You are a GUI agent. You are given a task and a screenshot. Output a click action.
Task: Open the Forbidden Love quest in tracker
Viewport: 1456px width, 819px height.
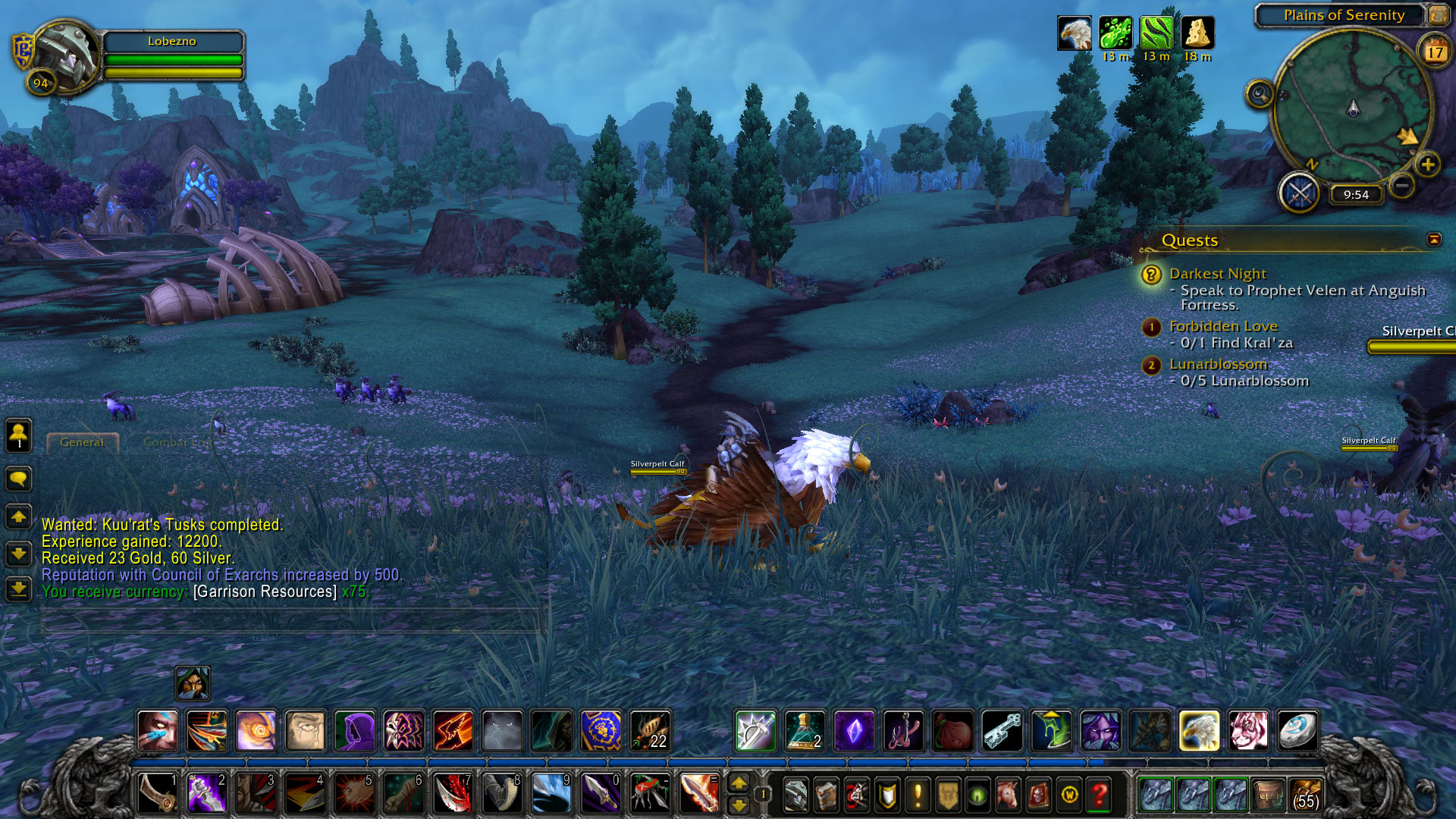(x=1222, y=326)
